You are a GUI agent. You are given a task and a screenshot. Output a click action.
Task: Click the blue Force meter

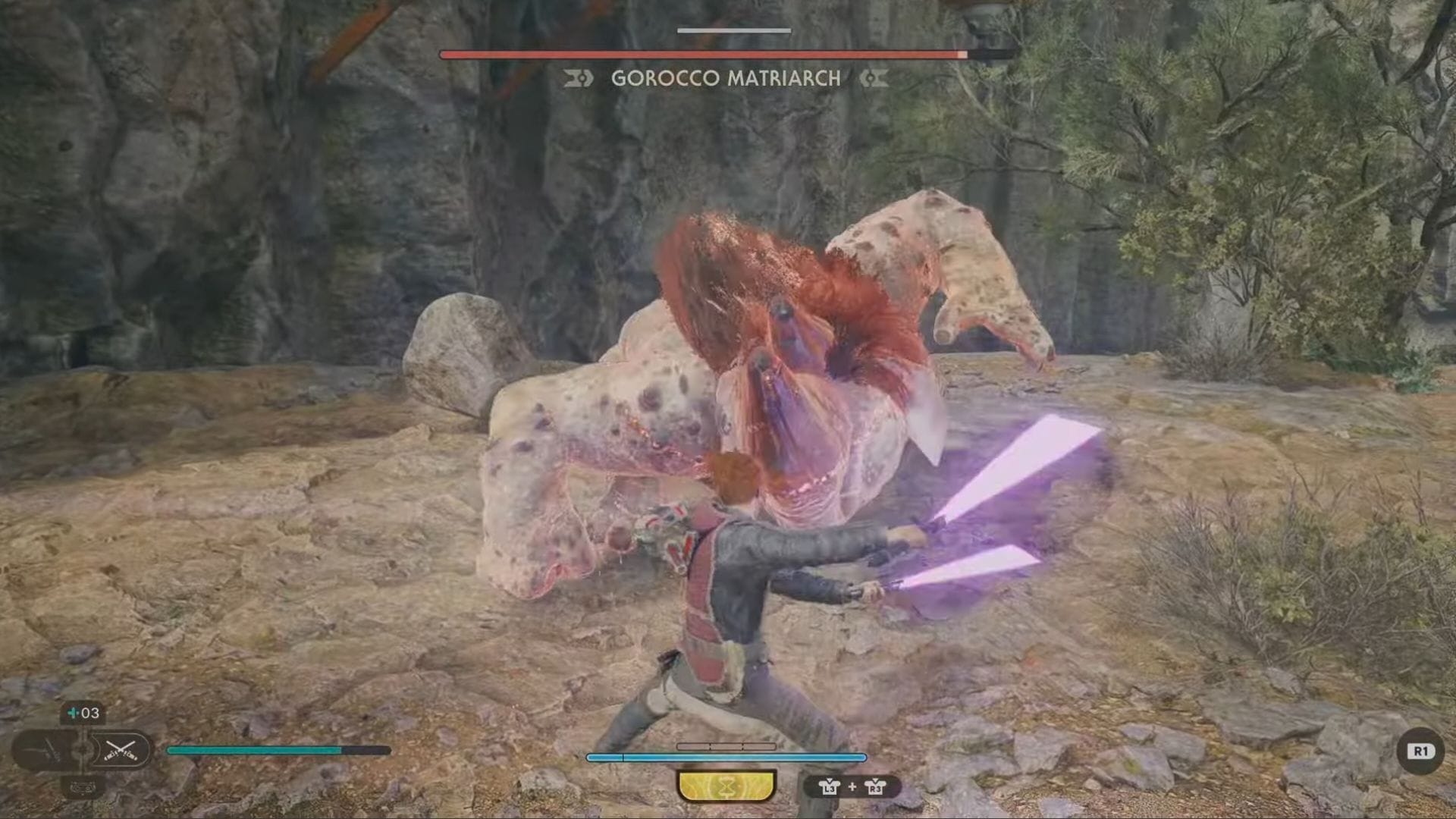tap(726, 757)
